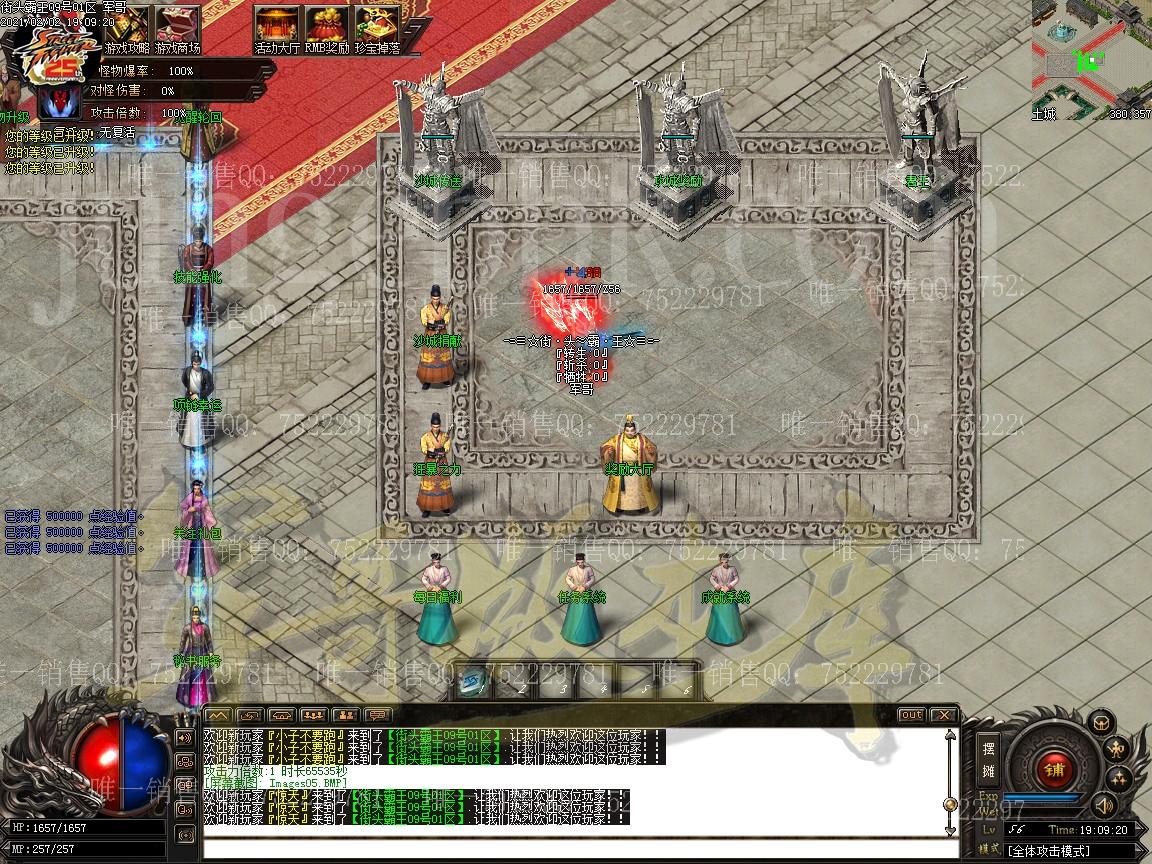The height and width of the screenshot is (864, 1152).
Task: Toggle the chat speaker button beside the orb
Action: coord(185,738)
